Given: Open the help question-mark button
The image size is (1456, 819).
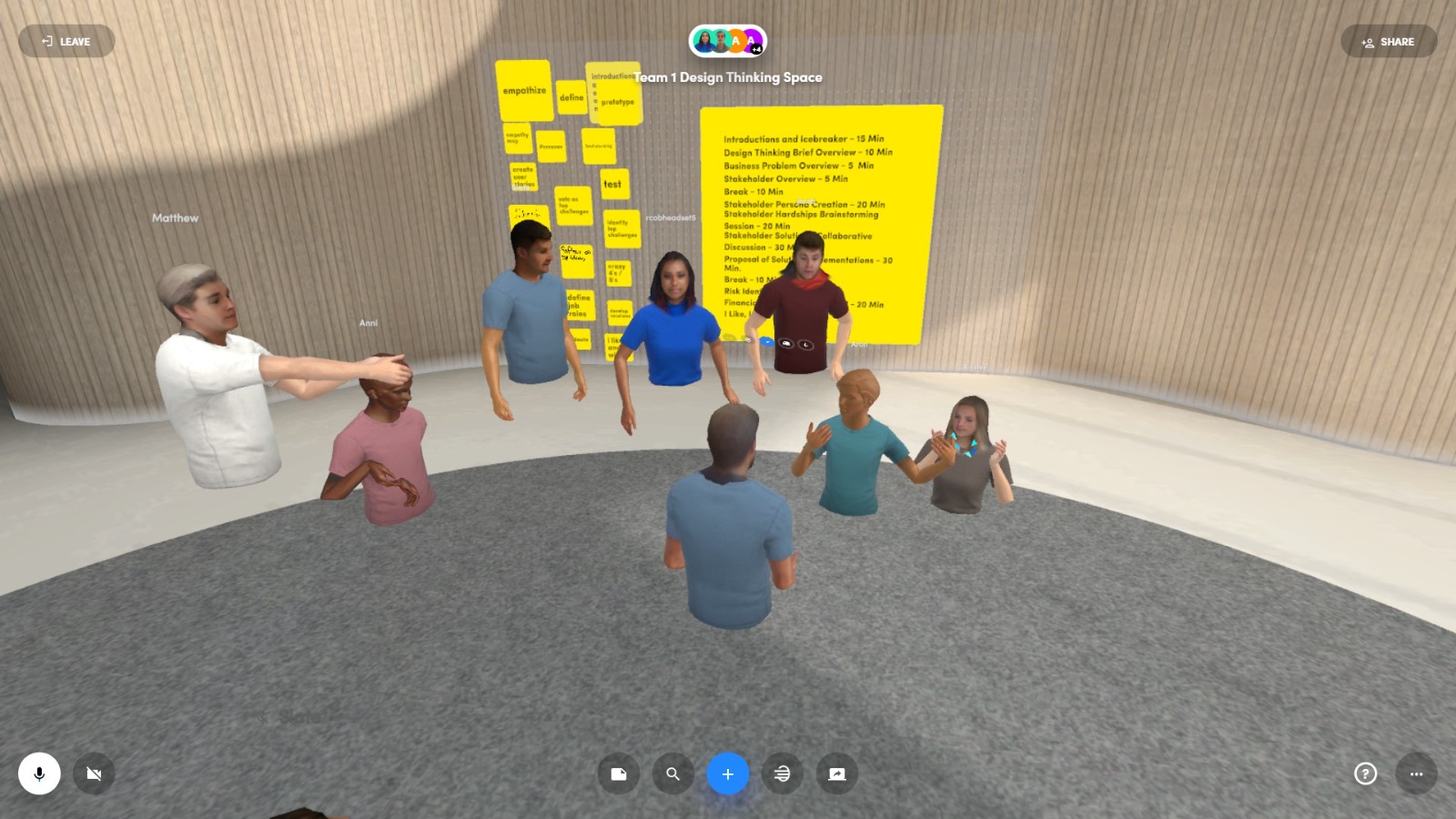Looking at the screenshot, I should 1365,773.
